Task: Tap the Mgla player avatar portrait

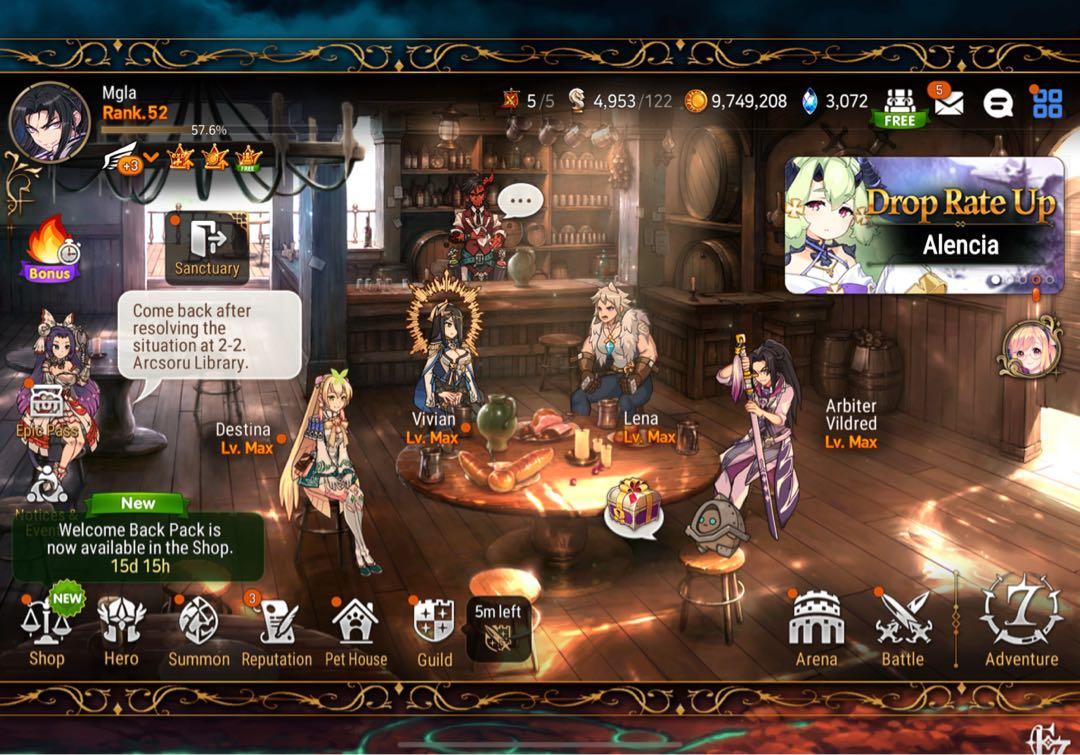Action: pyautogui.click(x=48, y=122)
